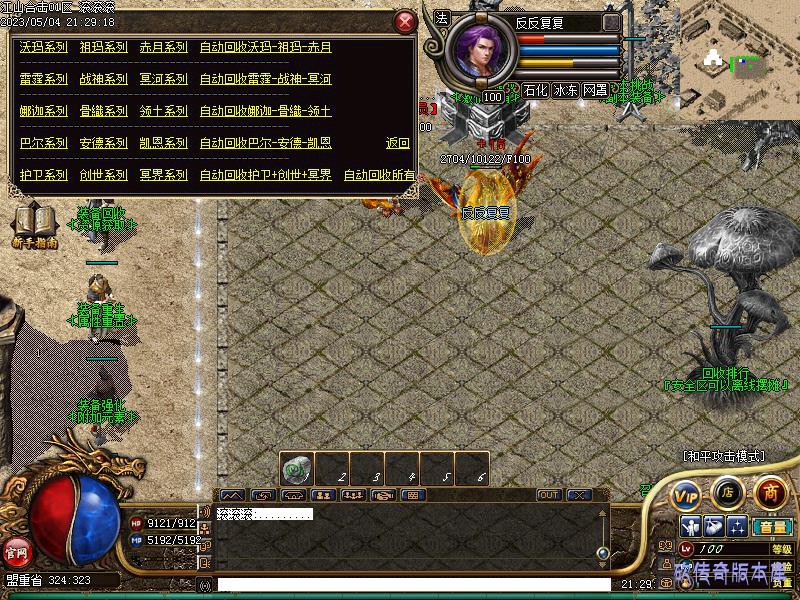The width and height of the screenshot is (800, 600).
Task: Select 自动回收沃玛-祖玛-赤月 option
Action: coord(265,47)
